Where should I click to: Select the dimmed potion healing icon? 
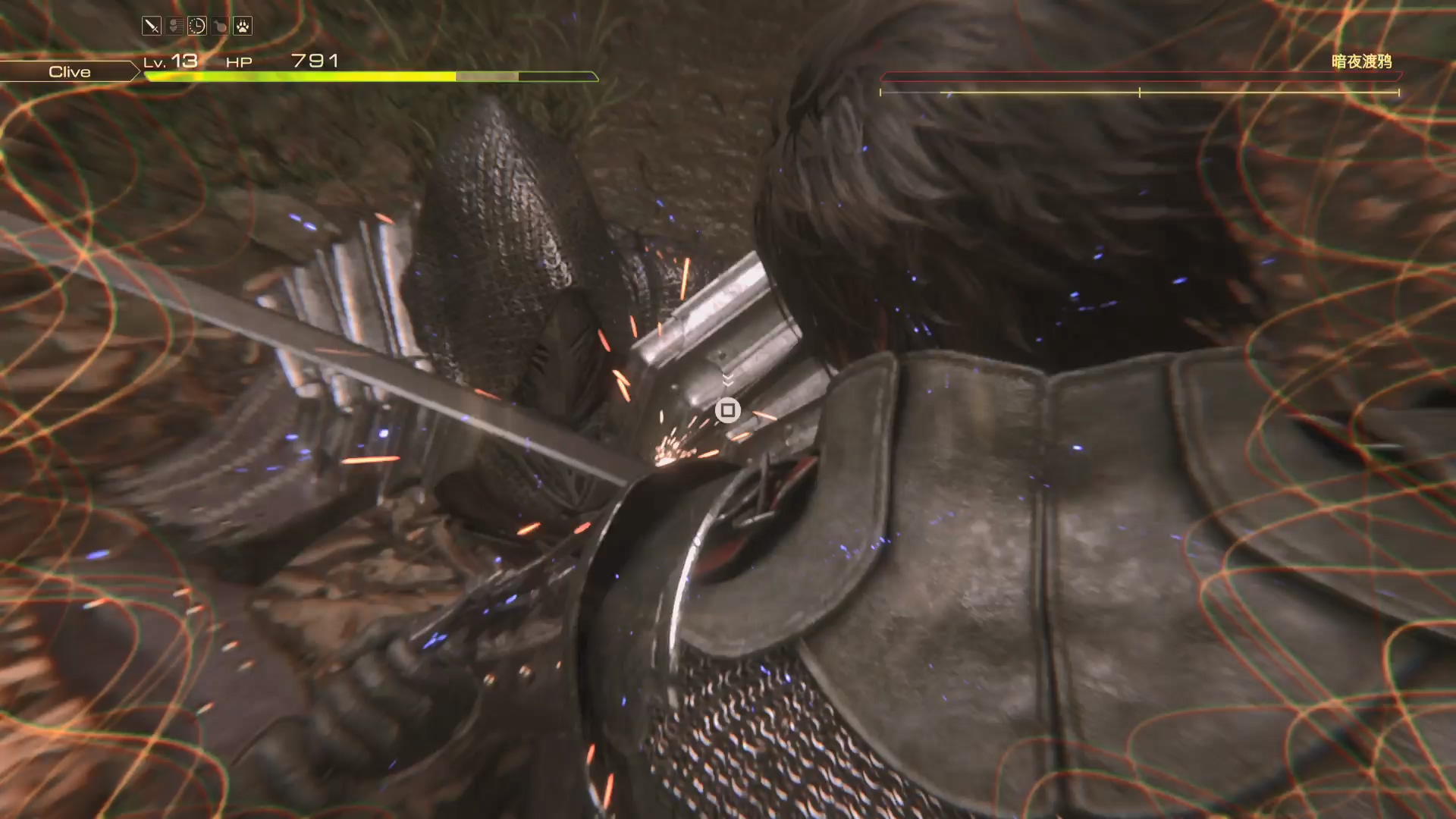click(220, 27)
